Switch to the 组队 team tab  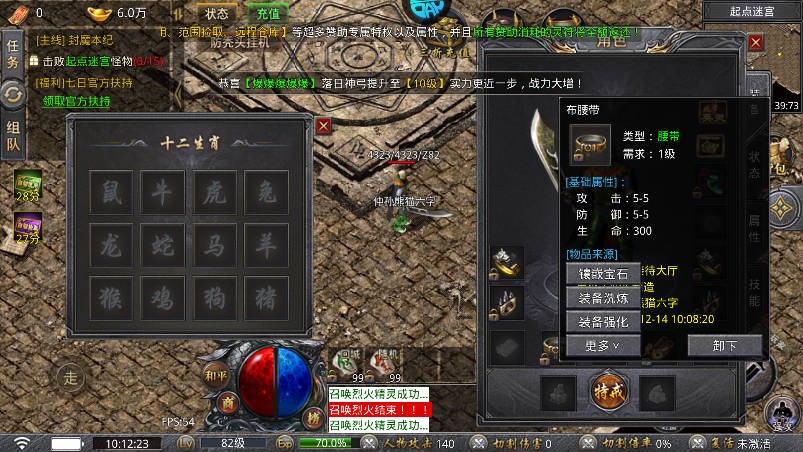pyautogui.click(x=13, y=136)
